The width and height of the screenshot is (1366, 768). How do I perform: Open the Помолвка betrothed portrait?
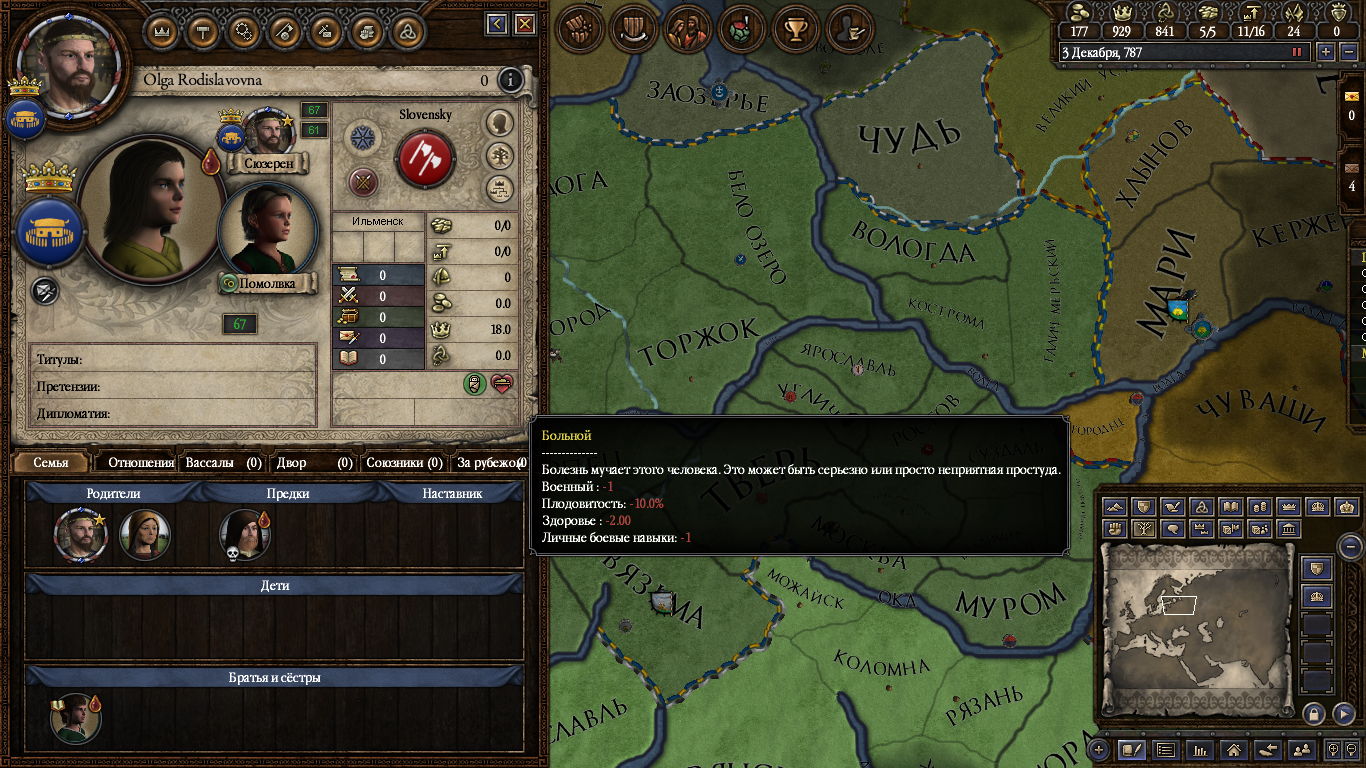point(266,230)
